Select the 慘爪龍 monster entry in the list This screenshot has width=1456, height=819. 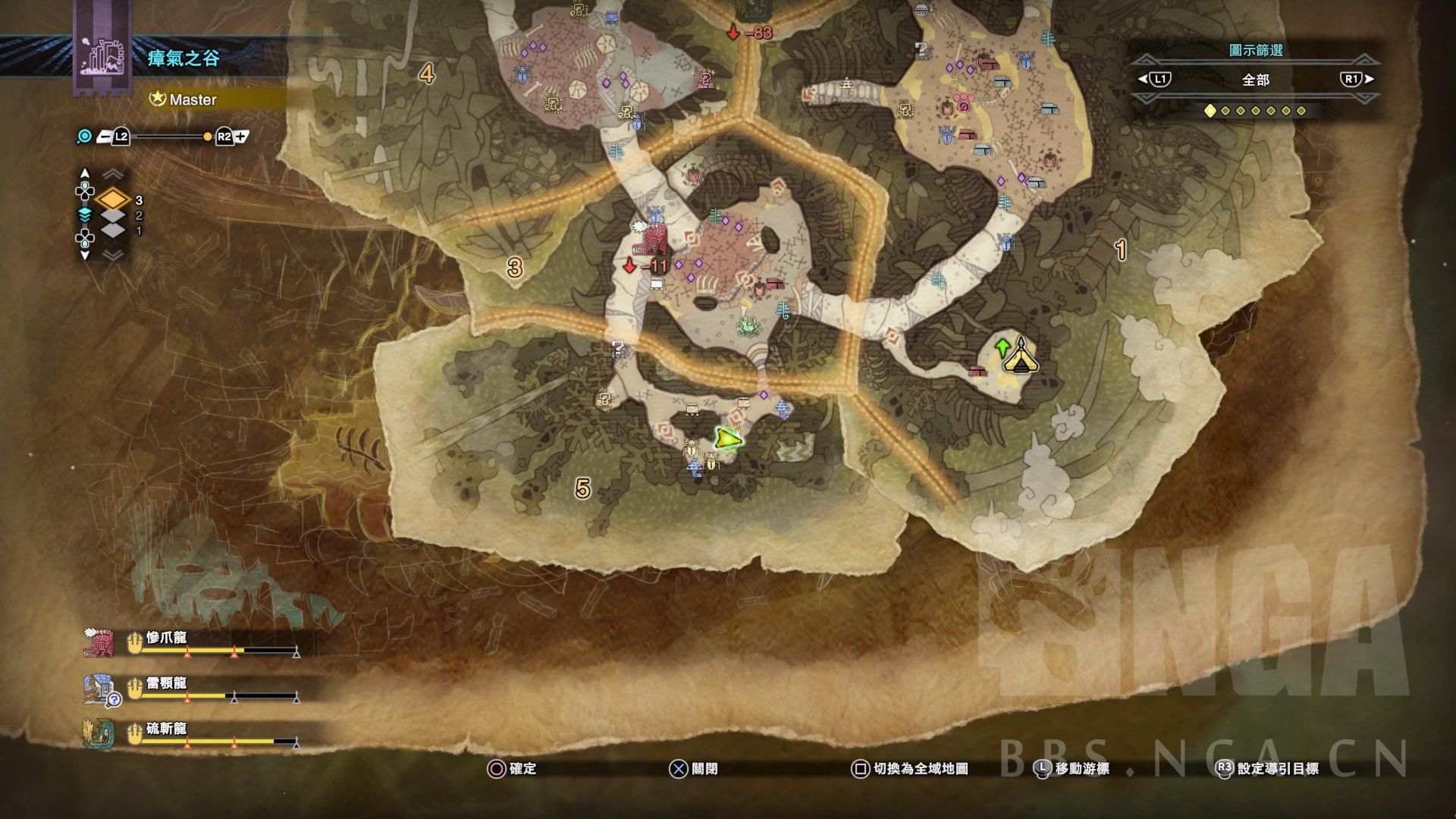[x=166, y=639]
